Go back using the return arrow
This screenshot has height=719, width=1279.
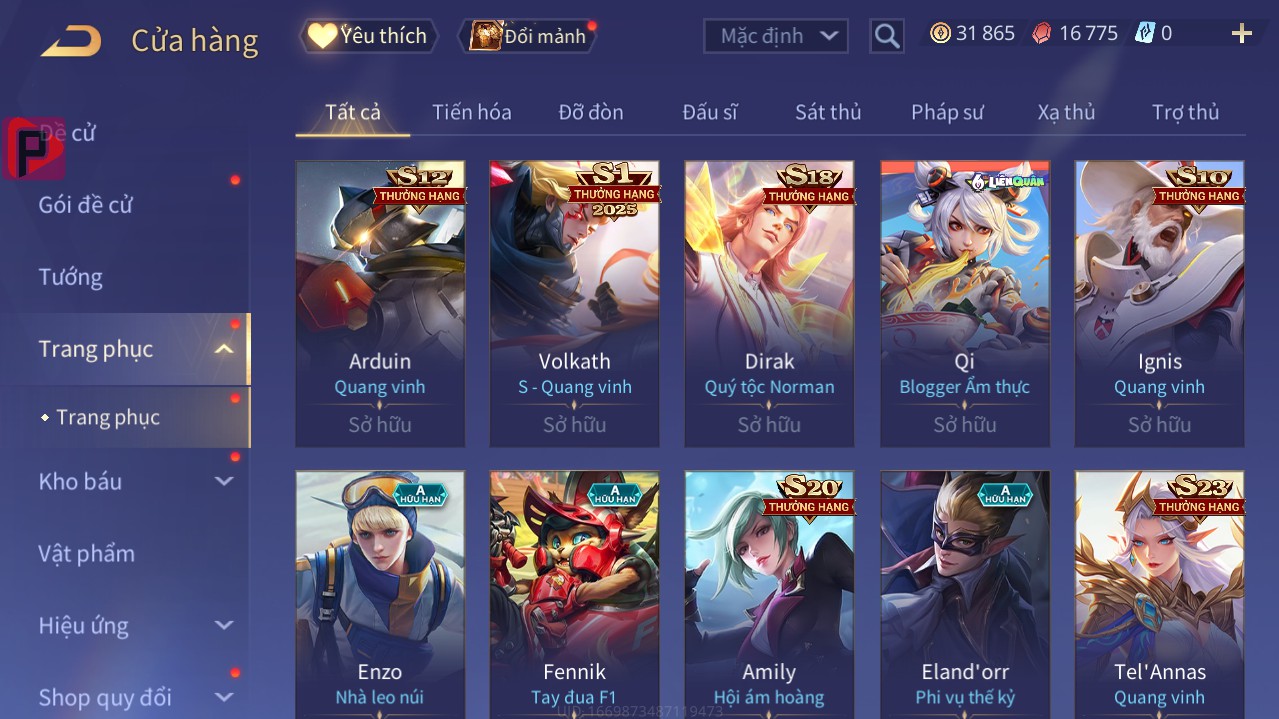pos(71,41)
